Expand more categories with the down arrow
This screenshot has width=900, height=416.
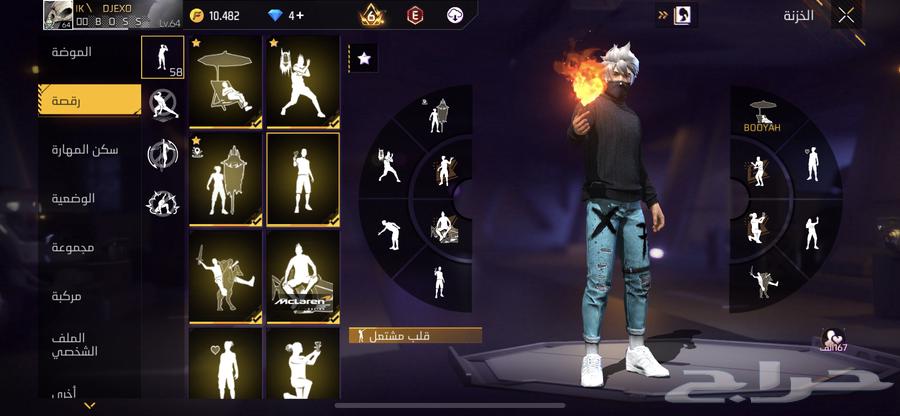(x=90, y=405)
